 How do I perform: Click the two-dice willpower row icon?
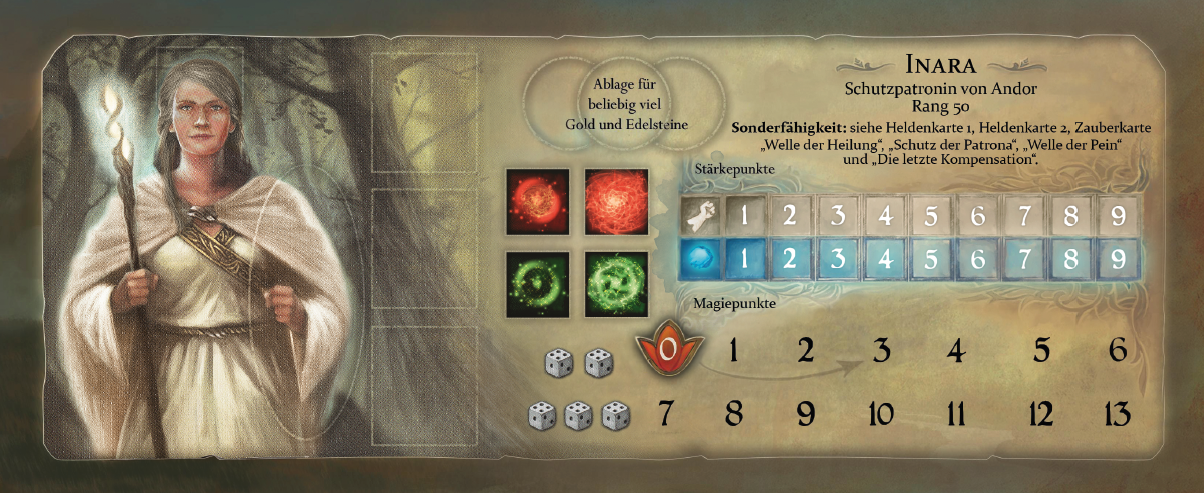[x=578, y=364]
